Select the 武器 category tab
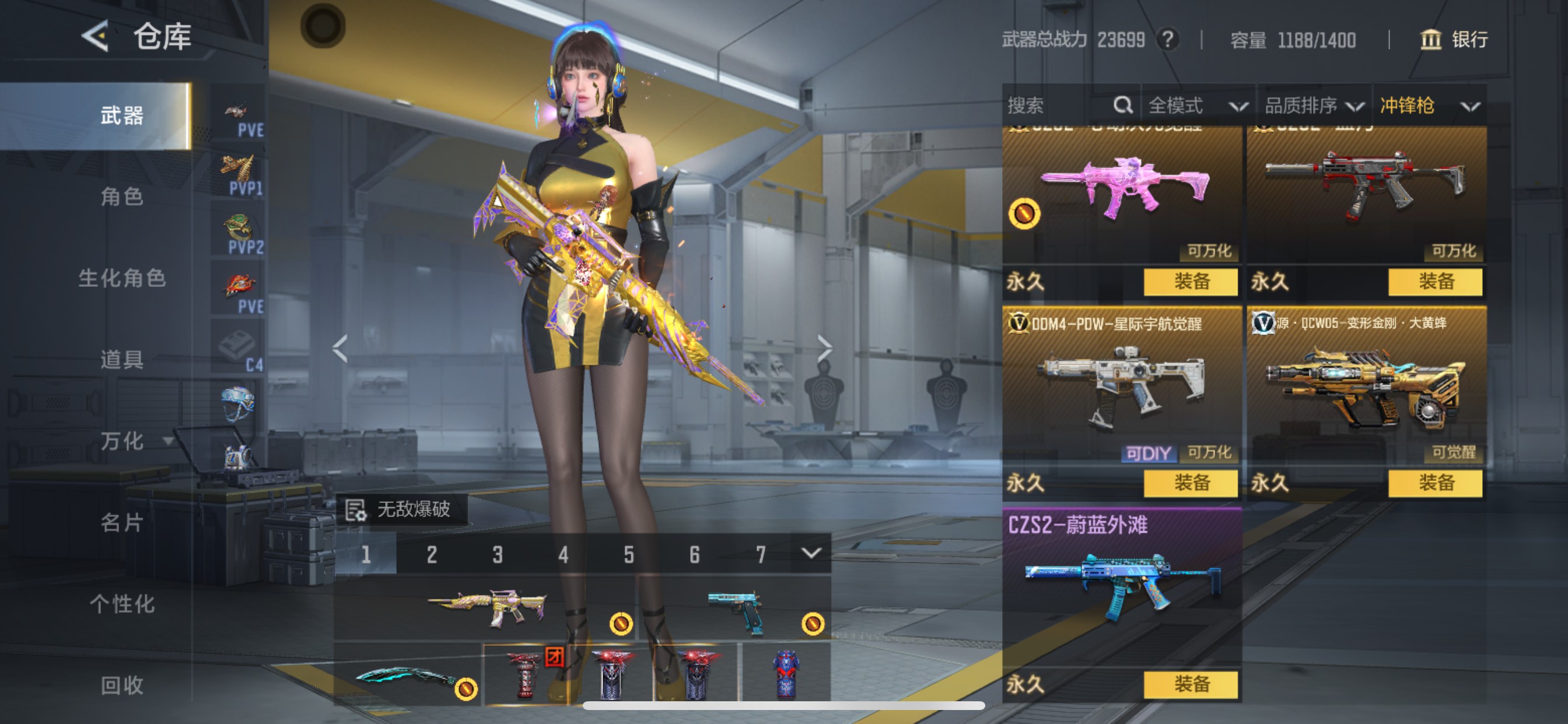The height and width of the screenshot is (724, 1568). click(x=122, y=115)
